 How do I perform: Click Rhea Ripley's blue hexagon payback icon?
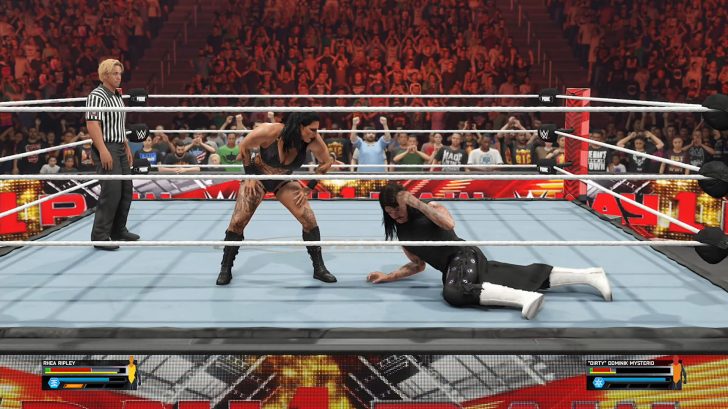click(52, 382)
